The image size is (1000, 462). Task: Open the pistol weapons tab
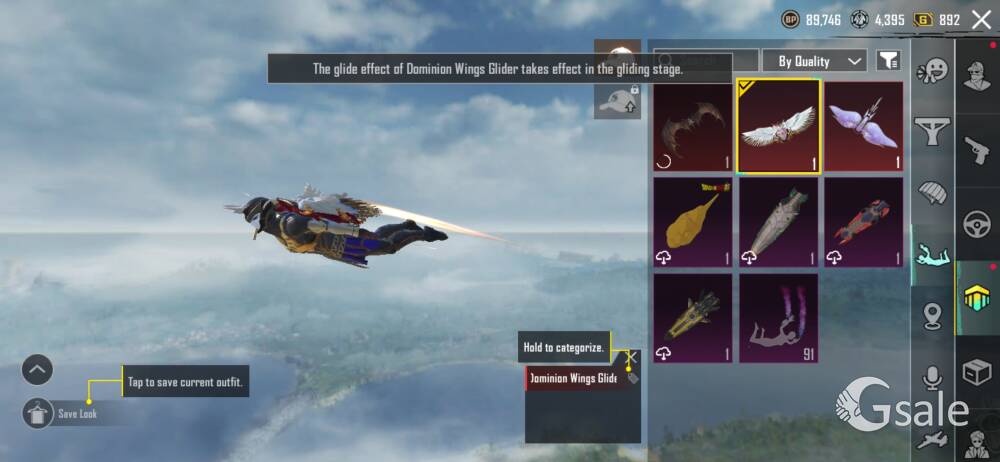pos(977,150)
